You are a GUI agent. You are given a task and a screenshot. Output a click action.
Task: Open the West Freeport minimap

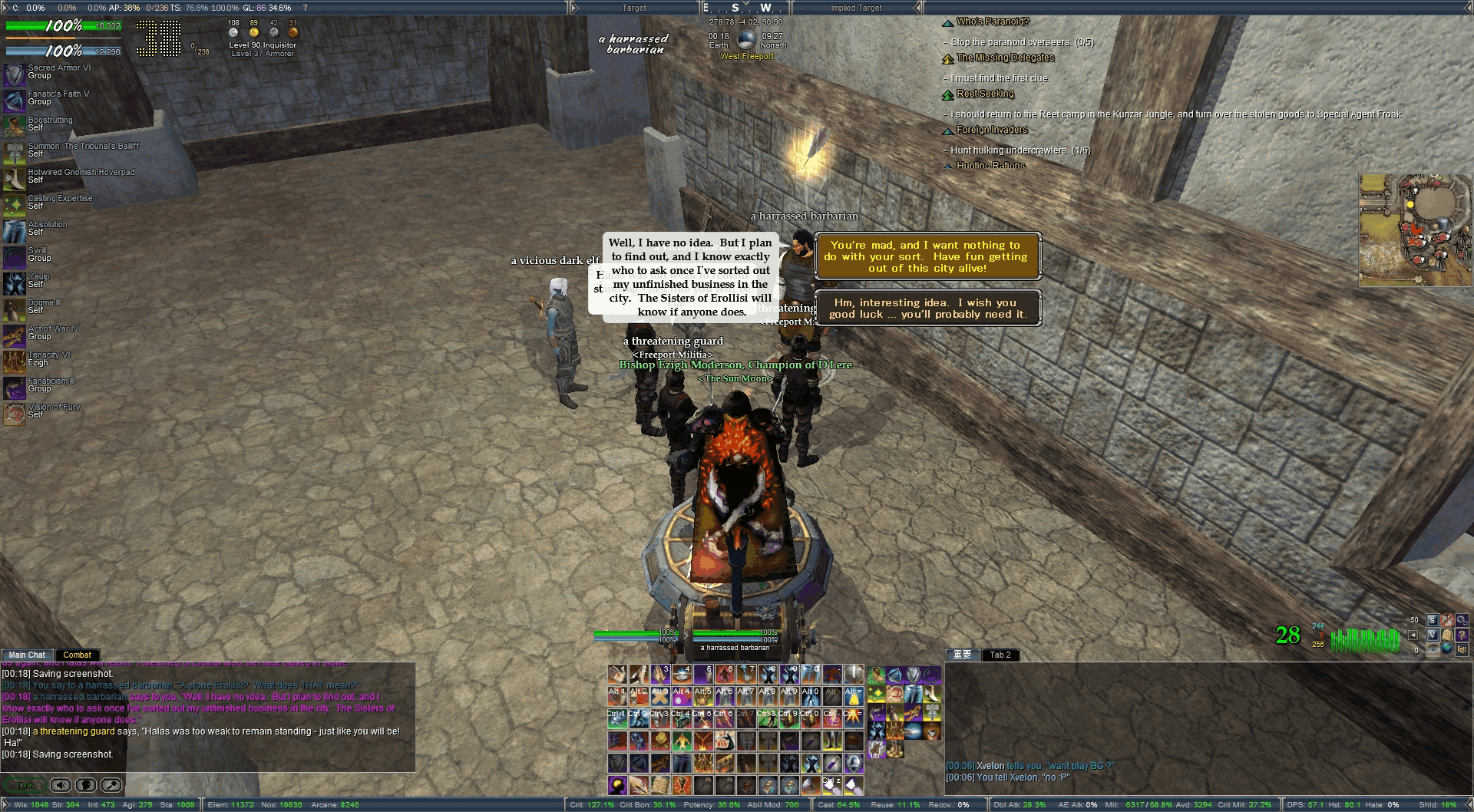pyautogui.click(x=1415, y=229)
